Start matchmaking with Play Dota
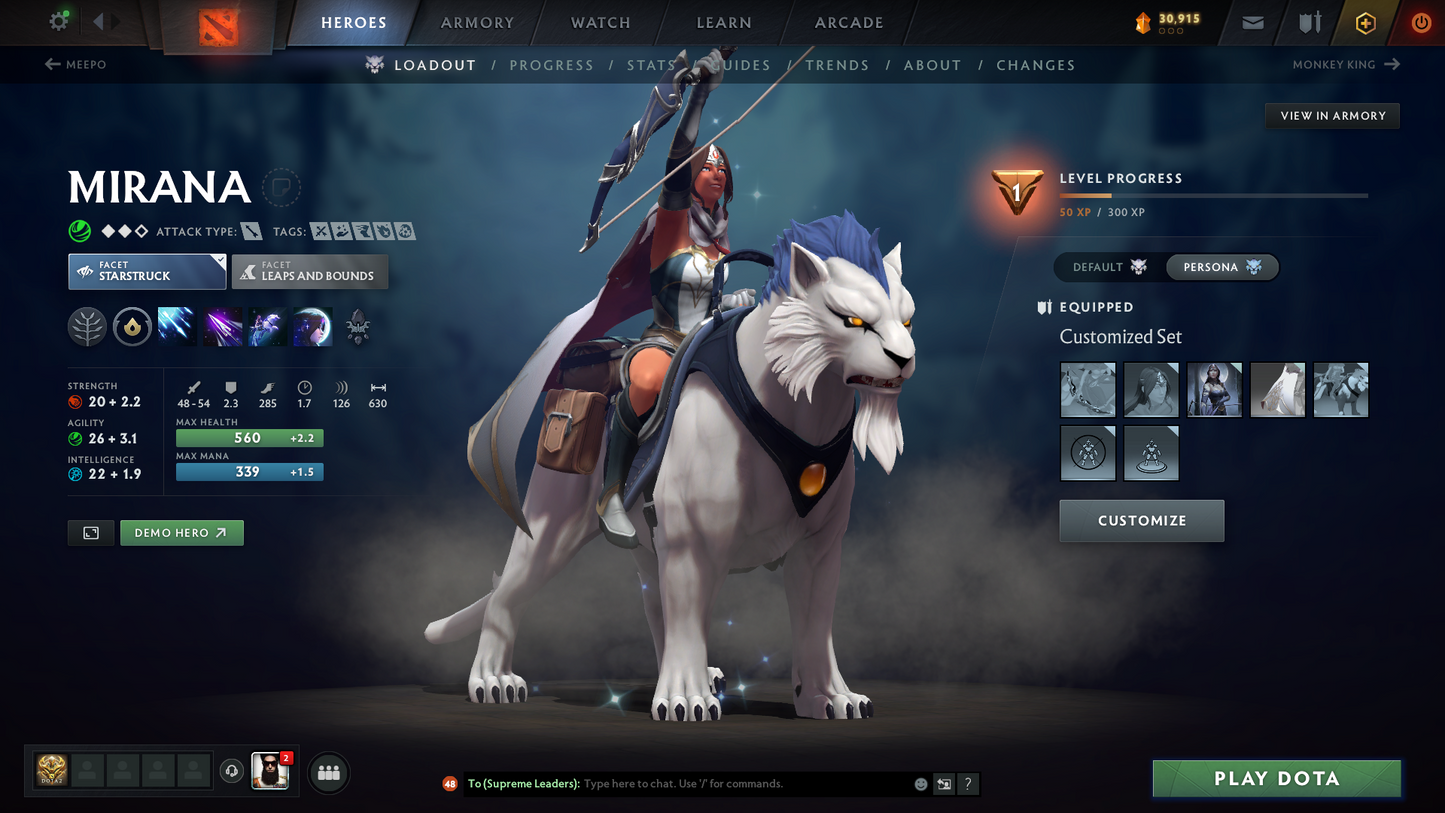Image resolution: width=1445 pixels, height=813 pixels. coord(1276,779)
